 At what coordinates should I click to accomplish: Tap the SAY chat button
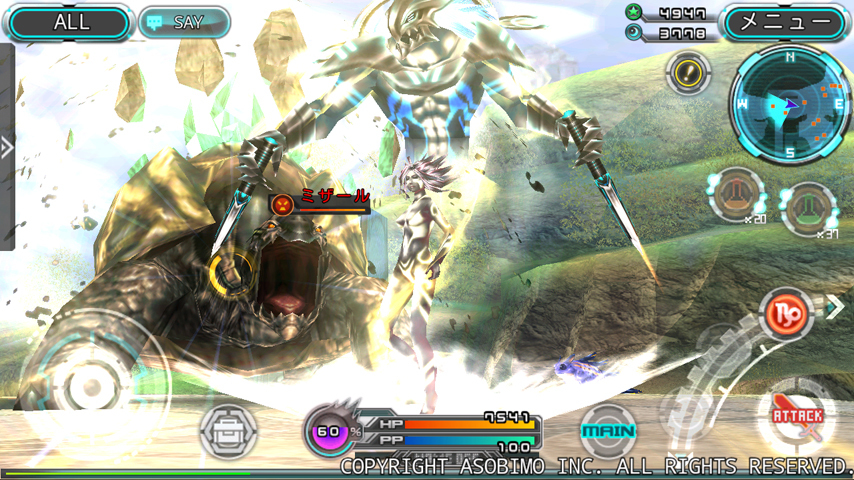point(184,22)
